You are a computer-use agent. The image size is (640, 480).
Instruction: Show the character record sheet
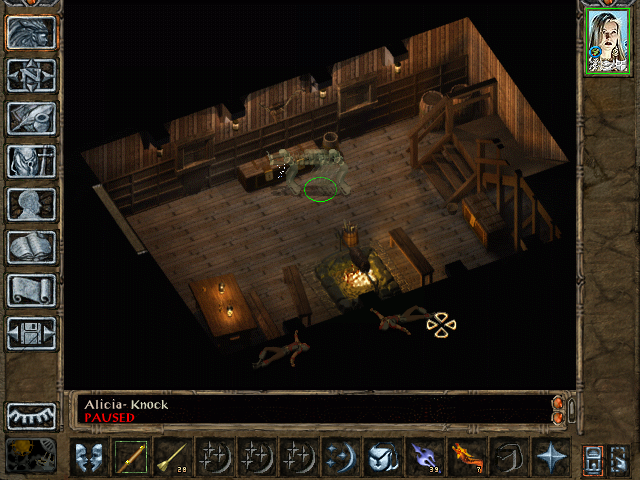pyautogui.click(x=32, y=204)
